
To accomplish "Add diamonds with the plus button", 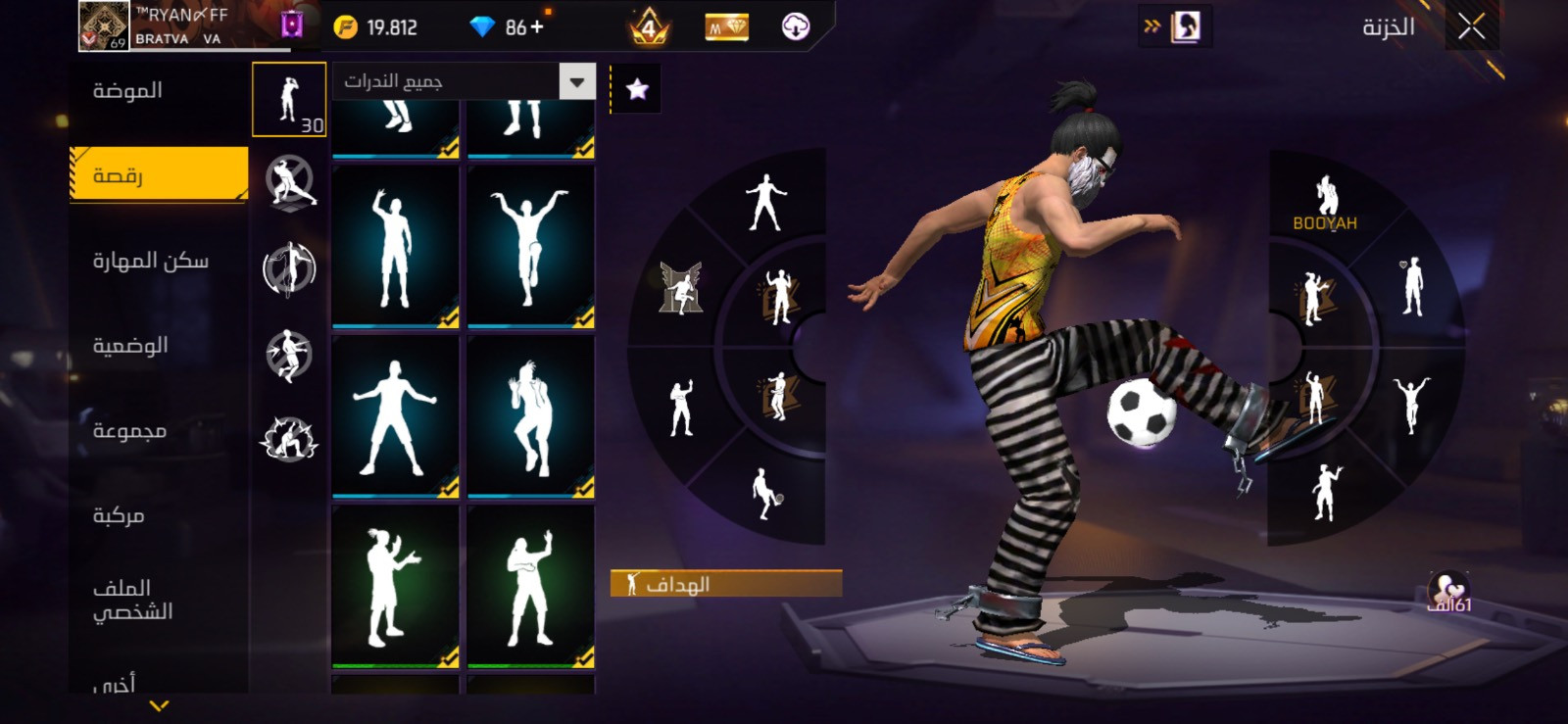I will tap(536, 27).
